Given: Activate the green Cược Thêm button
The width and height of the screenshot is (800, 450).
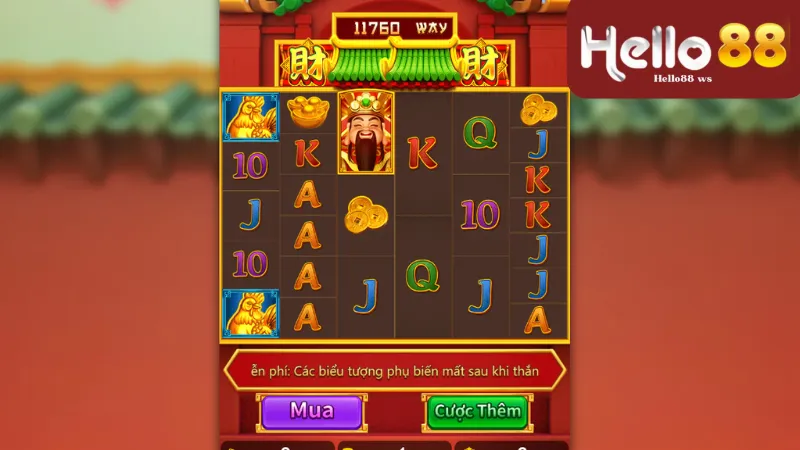Looking at the screenshot, I should click(477, 411).
